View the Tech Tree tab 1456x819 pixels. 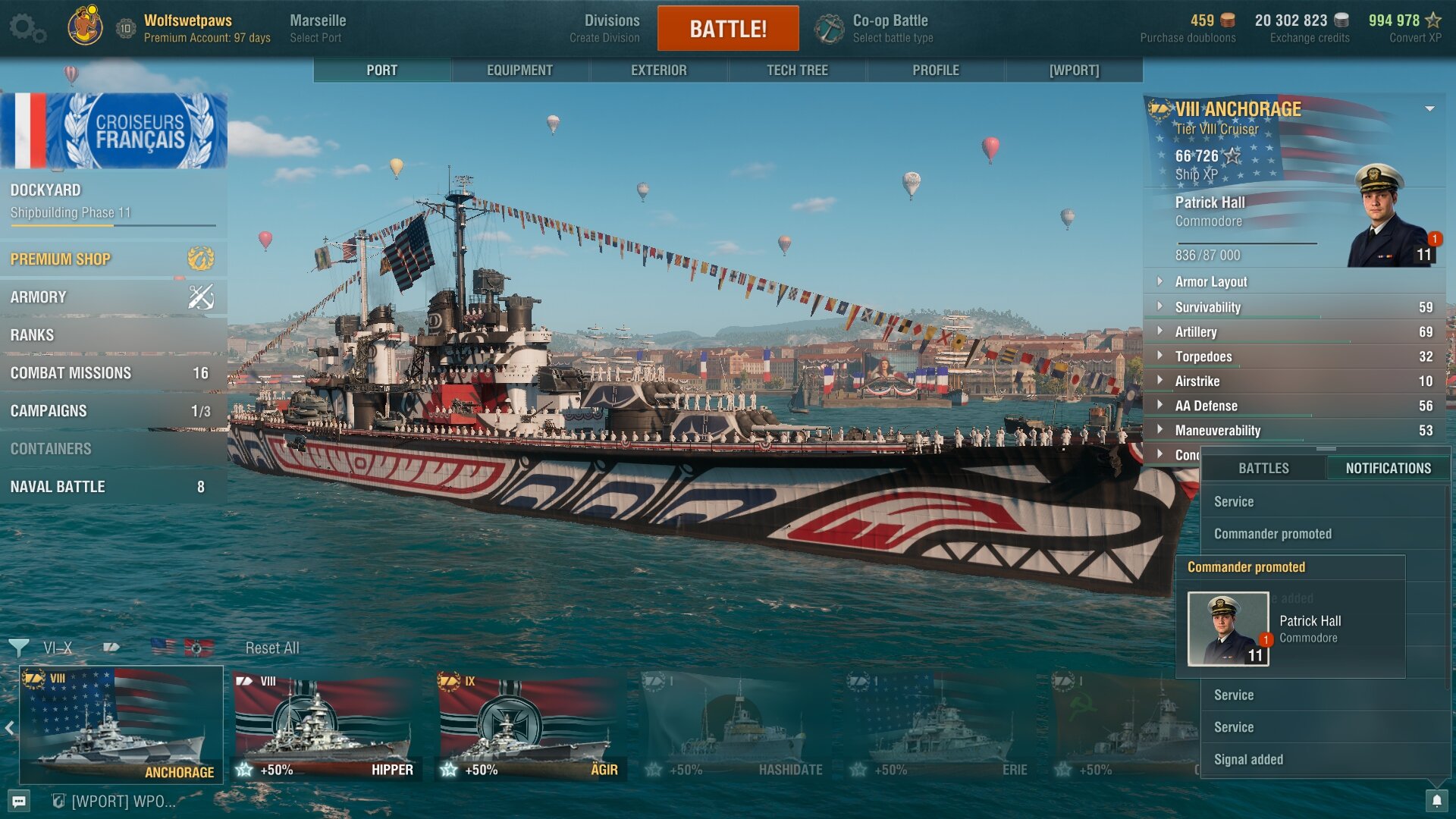797,70
